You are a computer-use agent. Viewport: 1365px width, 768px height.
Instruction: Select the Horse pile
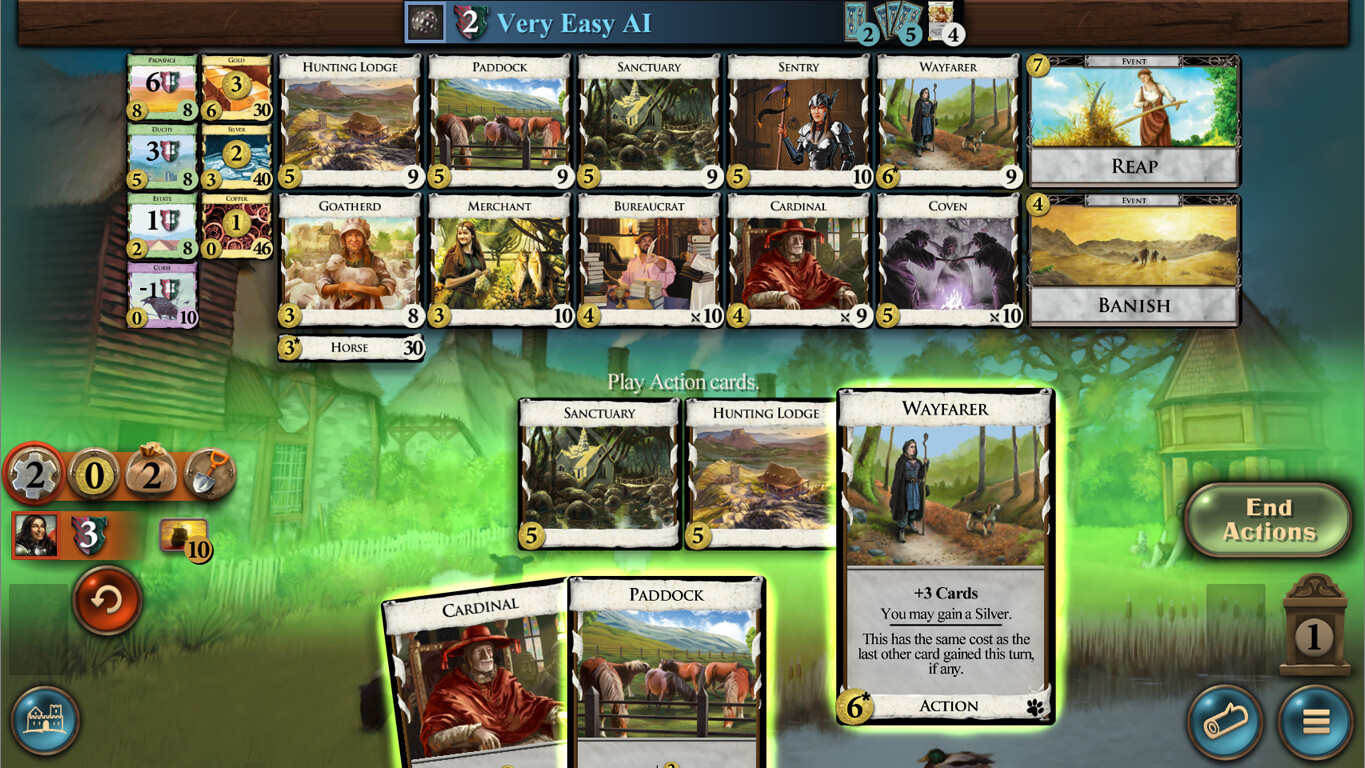point(349,347)
